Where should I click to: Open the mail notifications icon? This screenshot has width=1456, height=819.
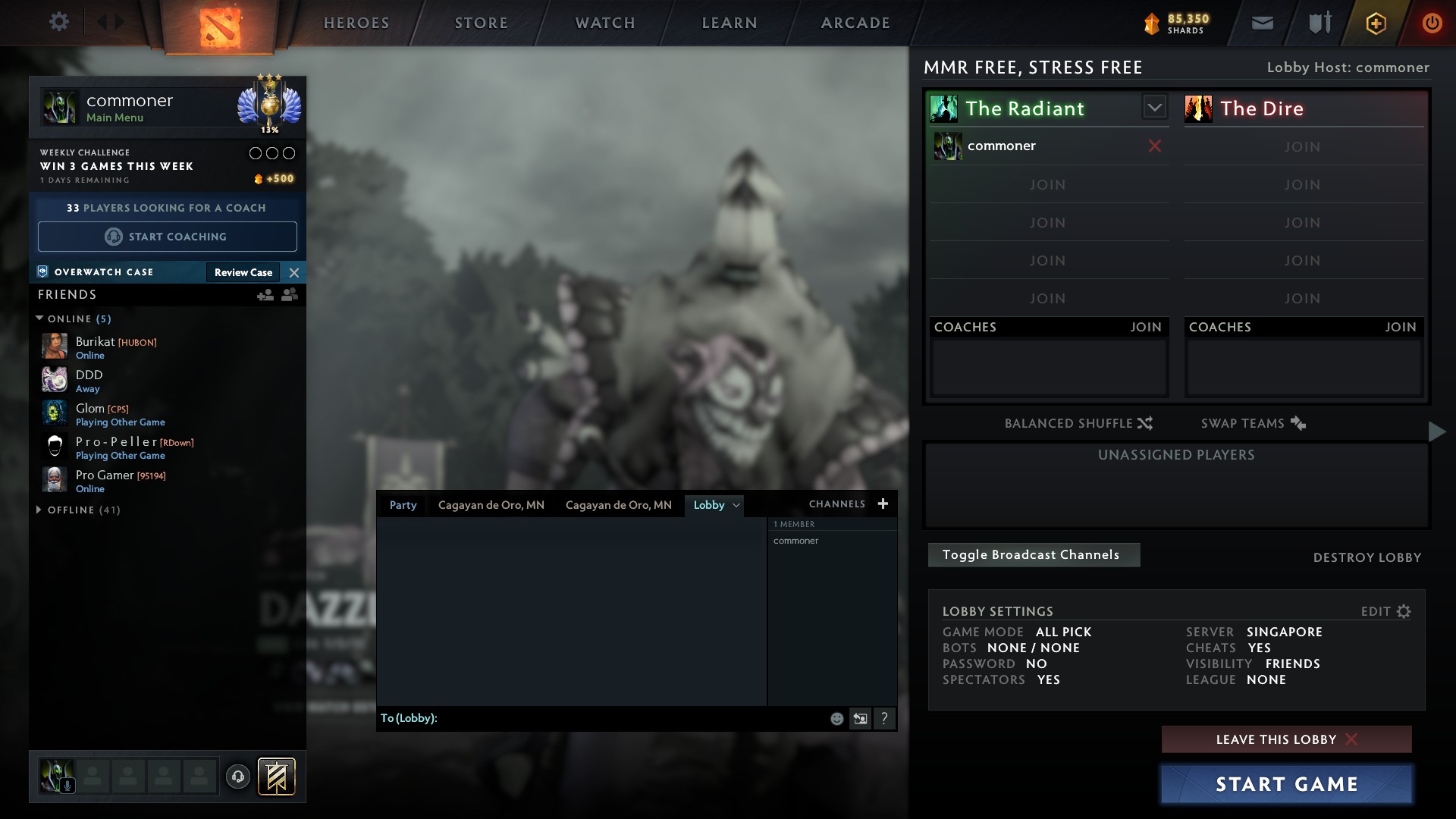click(x=1262, y=22)
